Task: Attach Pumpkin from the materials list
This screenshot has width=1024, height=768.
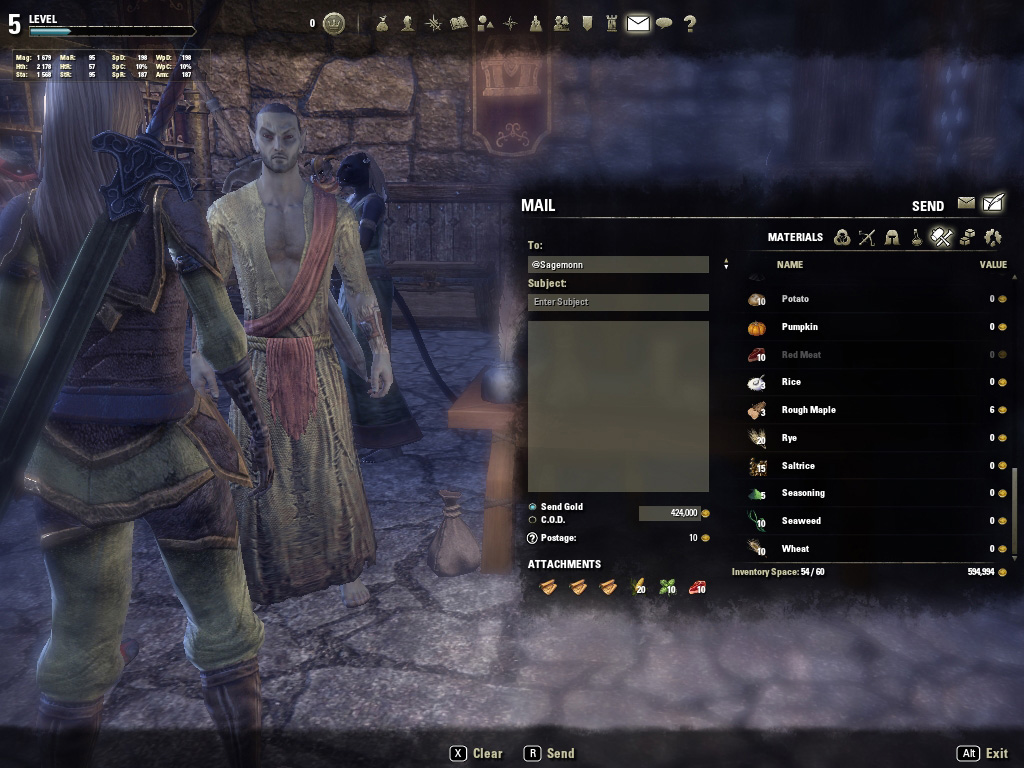Action: 799,327
